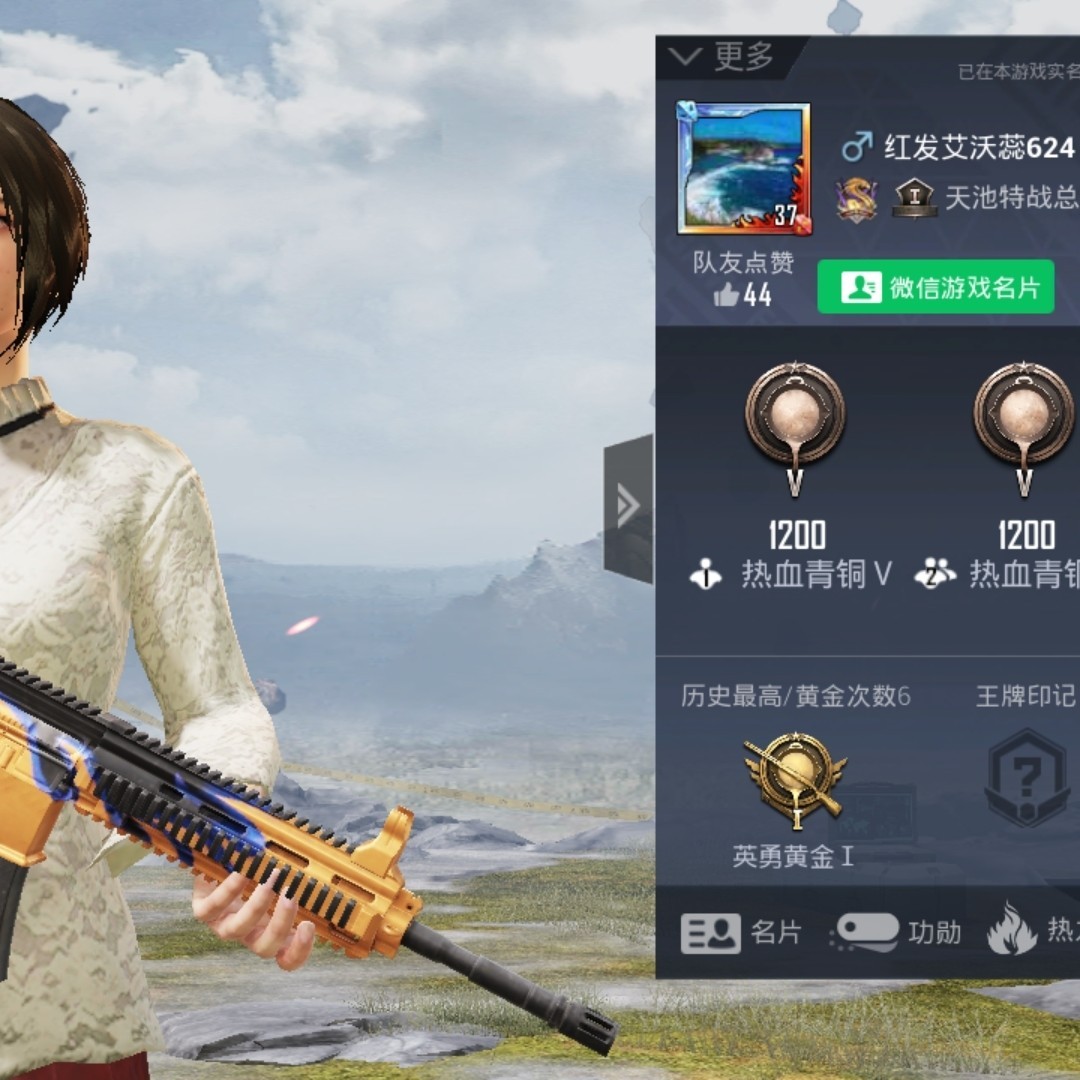View the player avatar portrait

click(744, 168)
